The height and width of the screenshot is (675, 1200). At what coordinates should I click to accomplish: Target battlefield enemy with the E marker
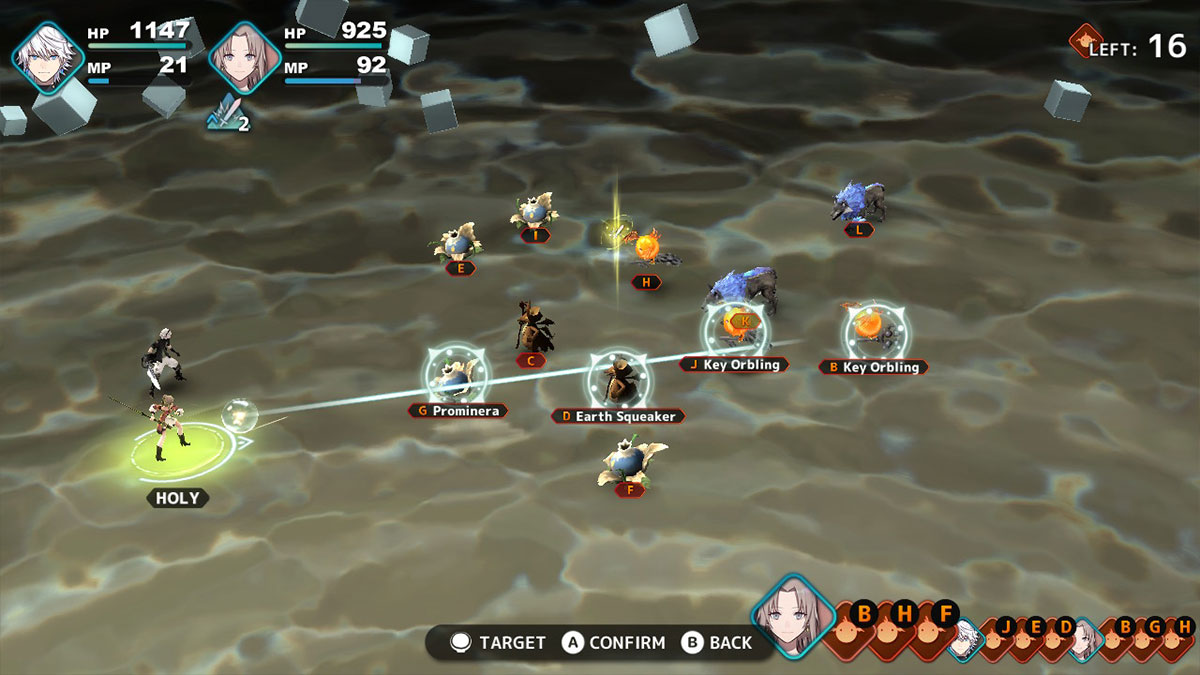(460, 243)
